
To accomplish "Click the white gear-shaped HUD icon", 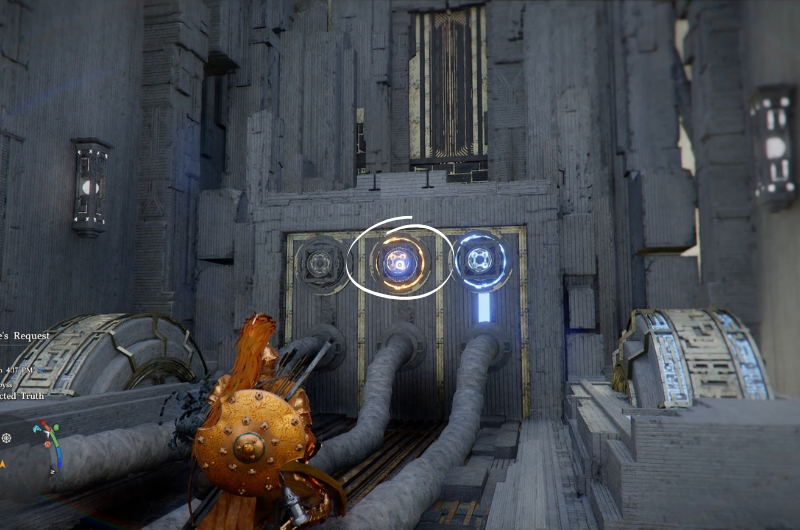I will (x=6, y=438).
